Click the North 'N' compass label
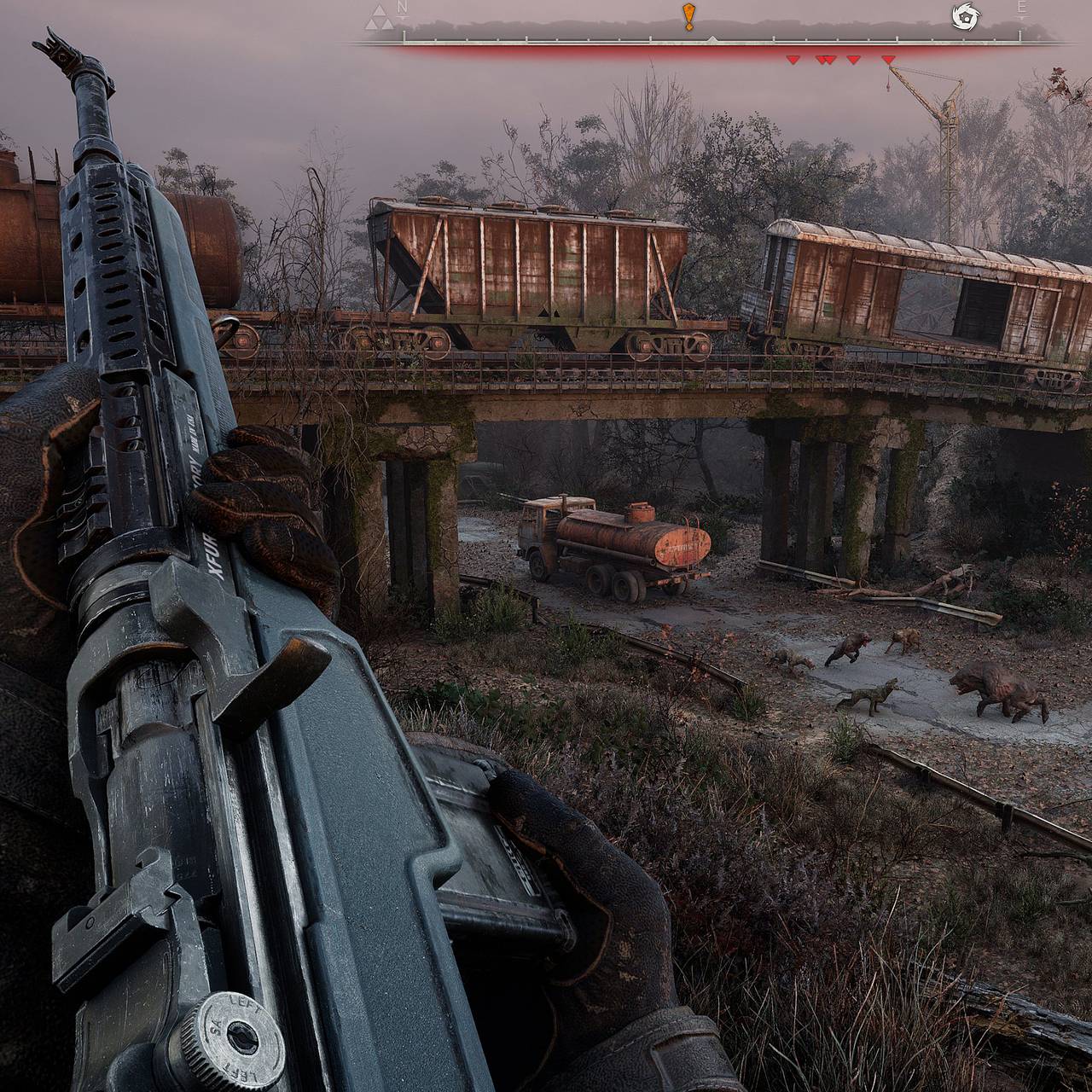This screenshot has width=1092, height=1092. (403, 9)
